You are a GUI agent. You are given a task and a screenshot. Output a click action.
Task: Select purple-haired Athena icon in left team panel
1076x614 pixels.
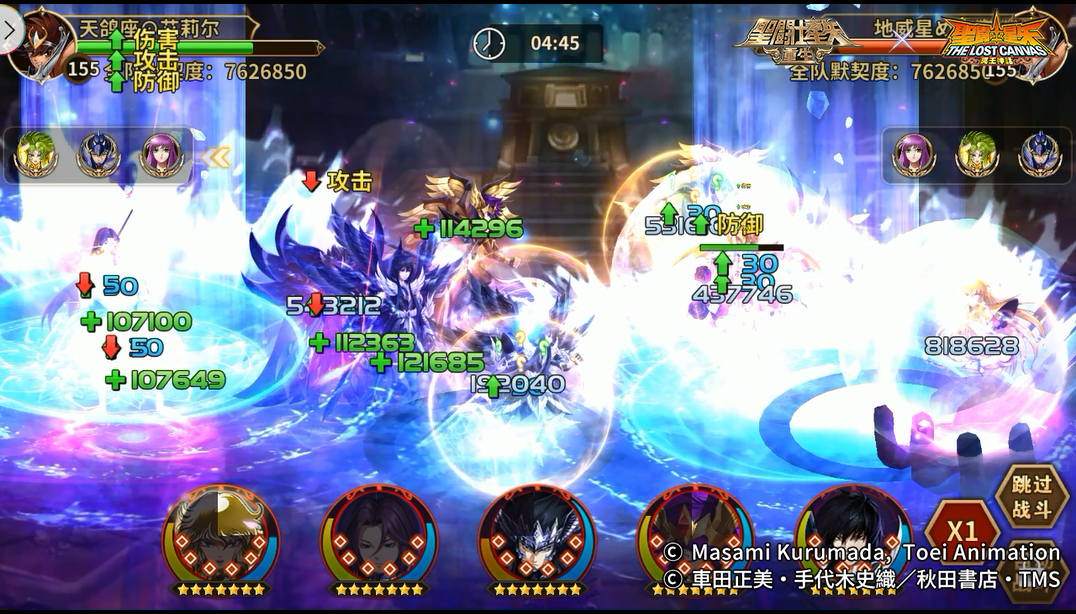(x=161, y=155)
